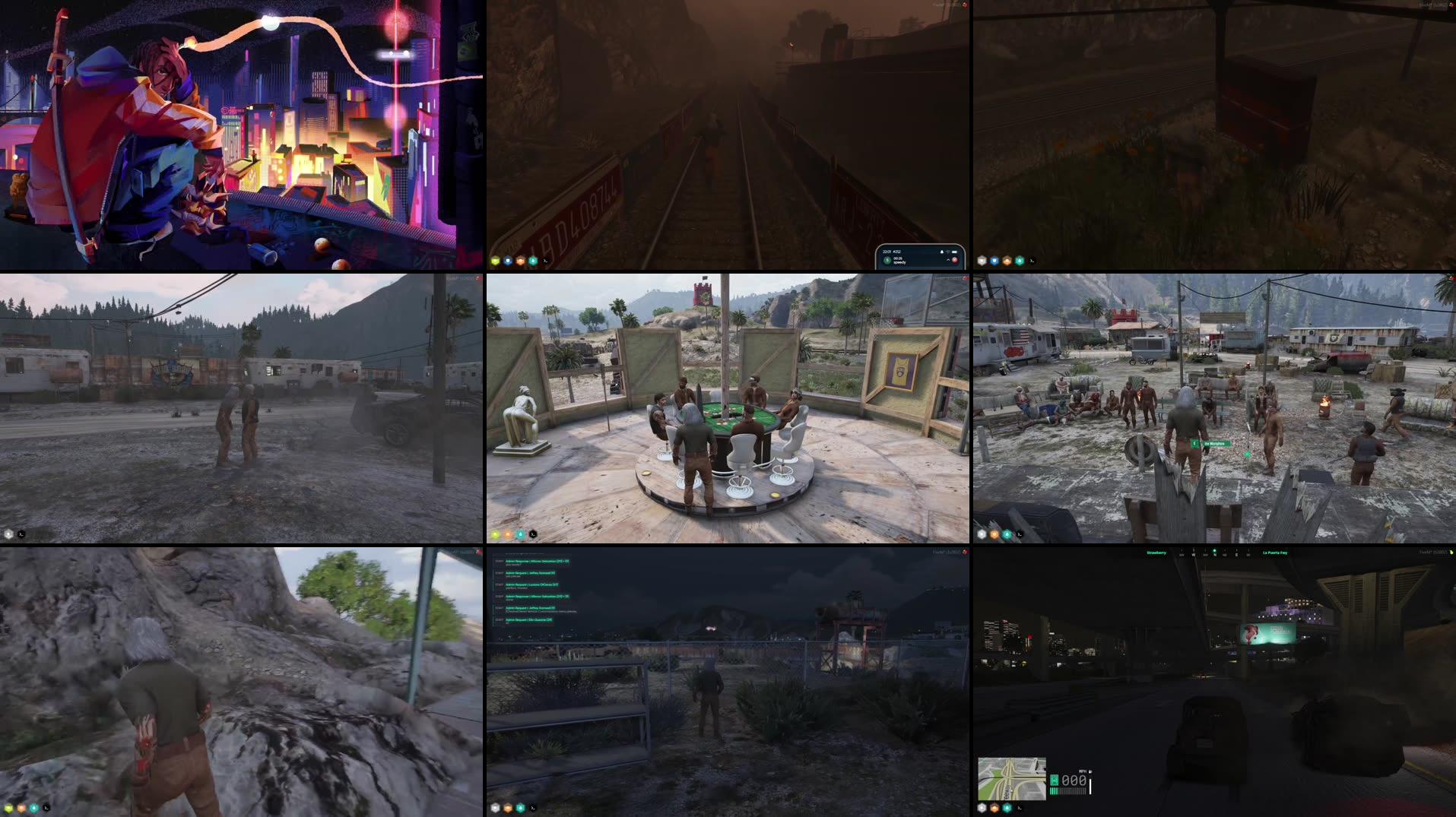Click the FiveM logo above the train tracks panel
Viewport: 1456px width, 817px height.
click(943, 5)
